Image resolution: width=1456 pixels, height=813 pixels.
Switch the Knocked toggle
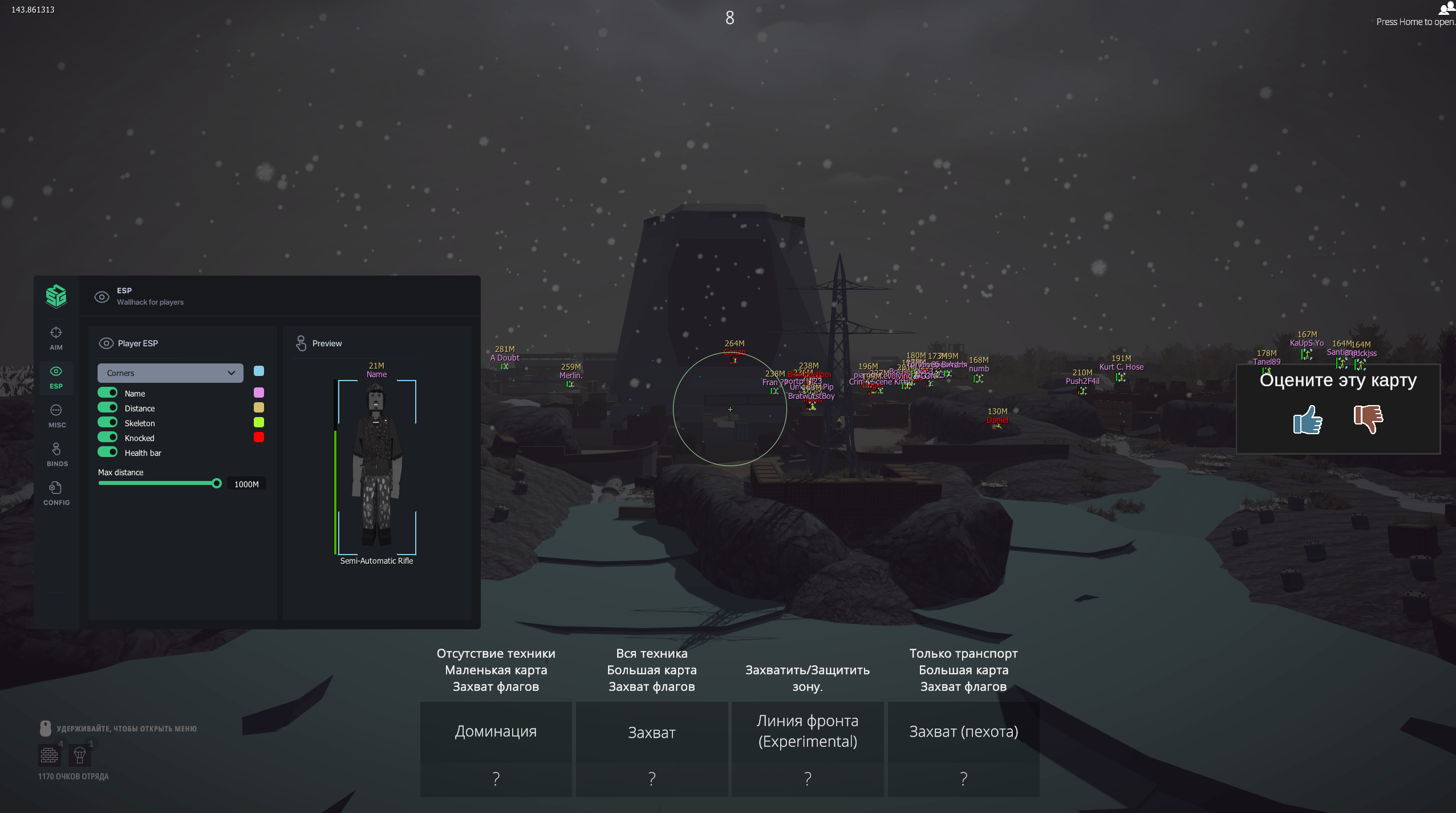(x=107, y=438)
